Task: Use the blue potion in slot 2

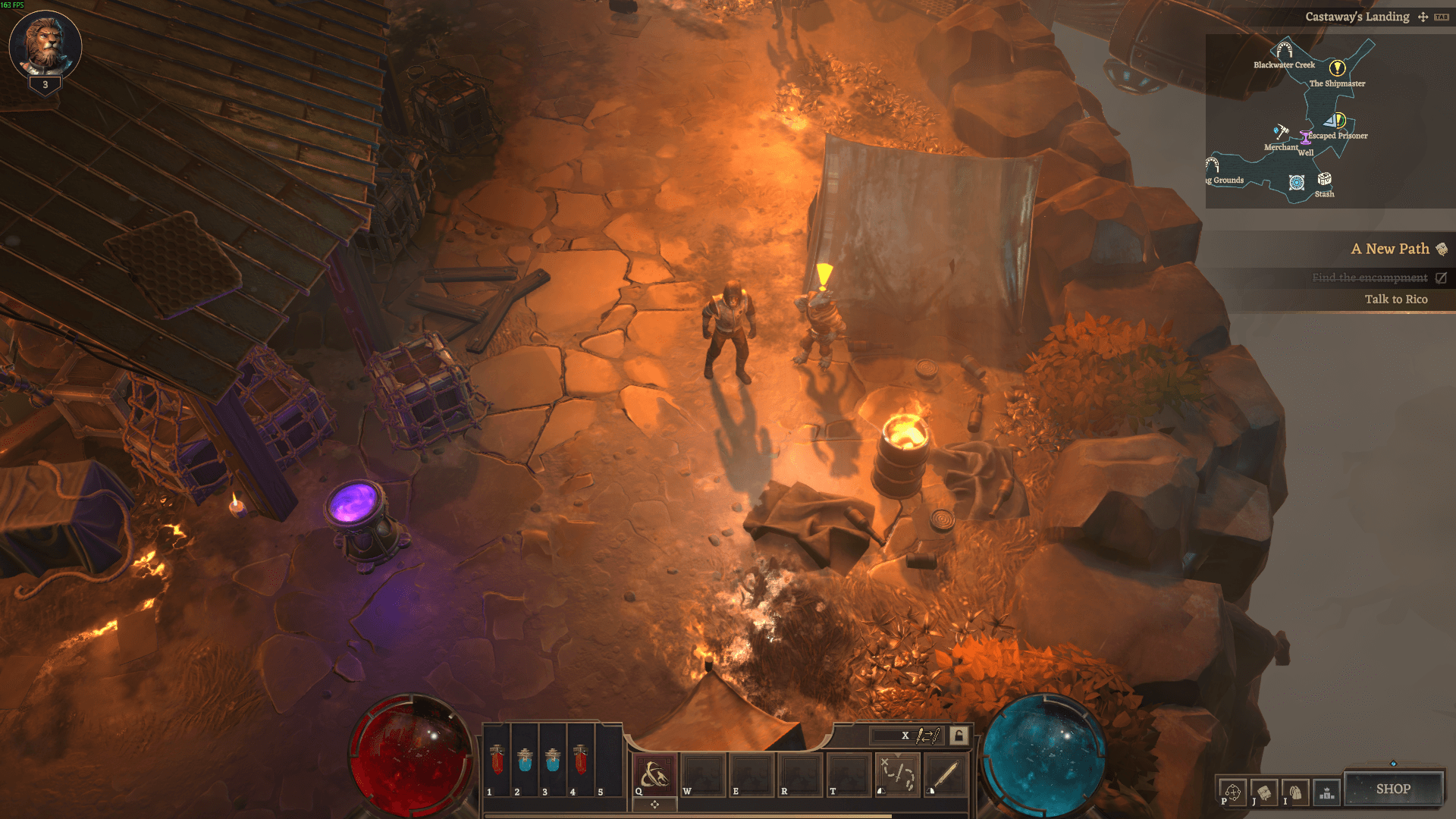Action: pos(525,760)
